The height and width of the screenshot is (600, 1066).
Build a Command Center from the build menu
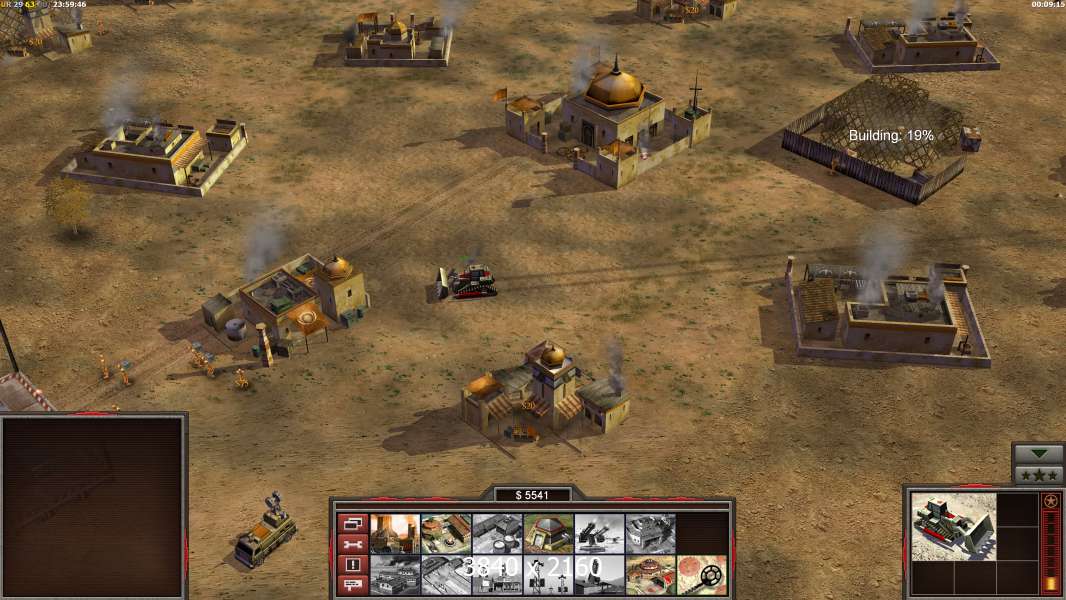click(x=650, y=575)
